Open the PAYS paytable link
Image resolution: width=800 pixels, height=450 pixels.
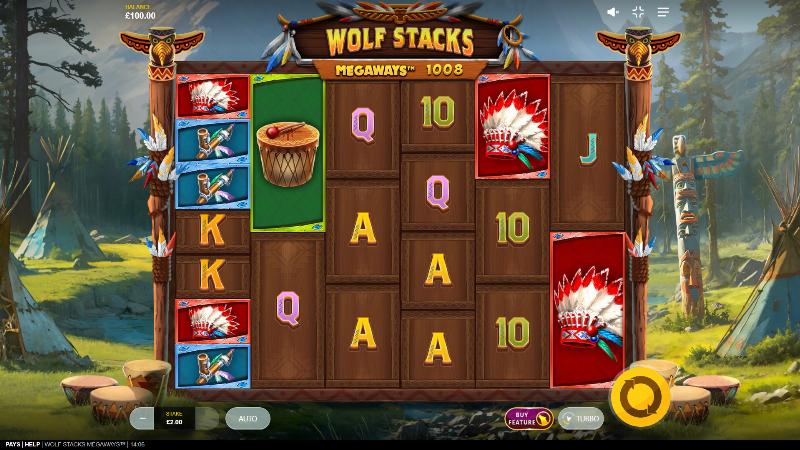pyautogui.click(x=13, y=444)
